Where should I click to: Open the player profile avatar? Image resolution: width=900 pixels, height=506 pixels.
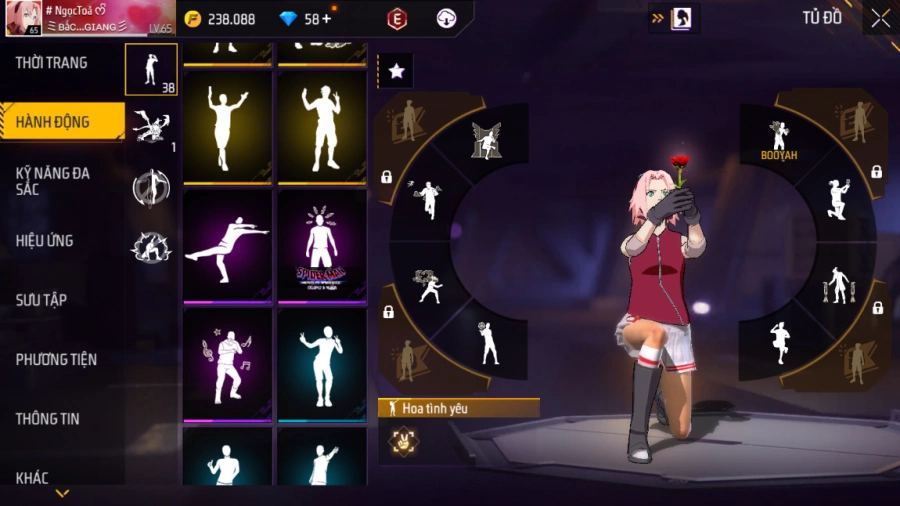click(22, 18)
